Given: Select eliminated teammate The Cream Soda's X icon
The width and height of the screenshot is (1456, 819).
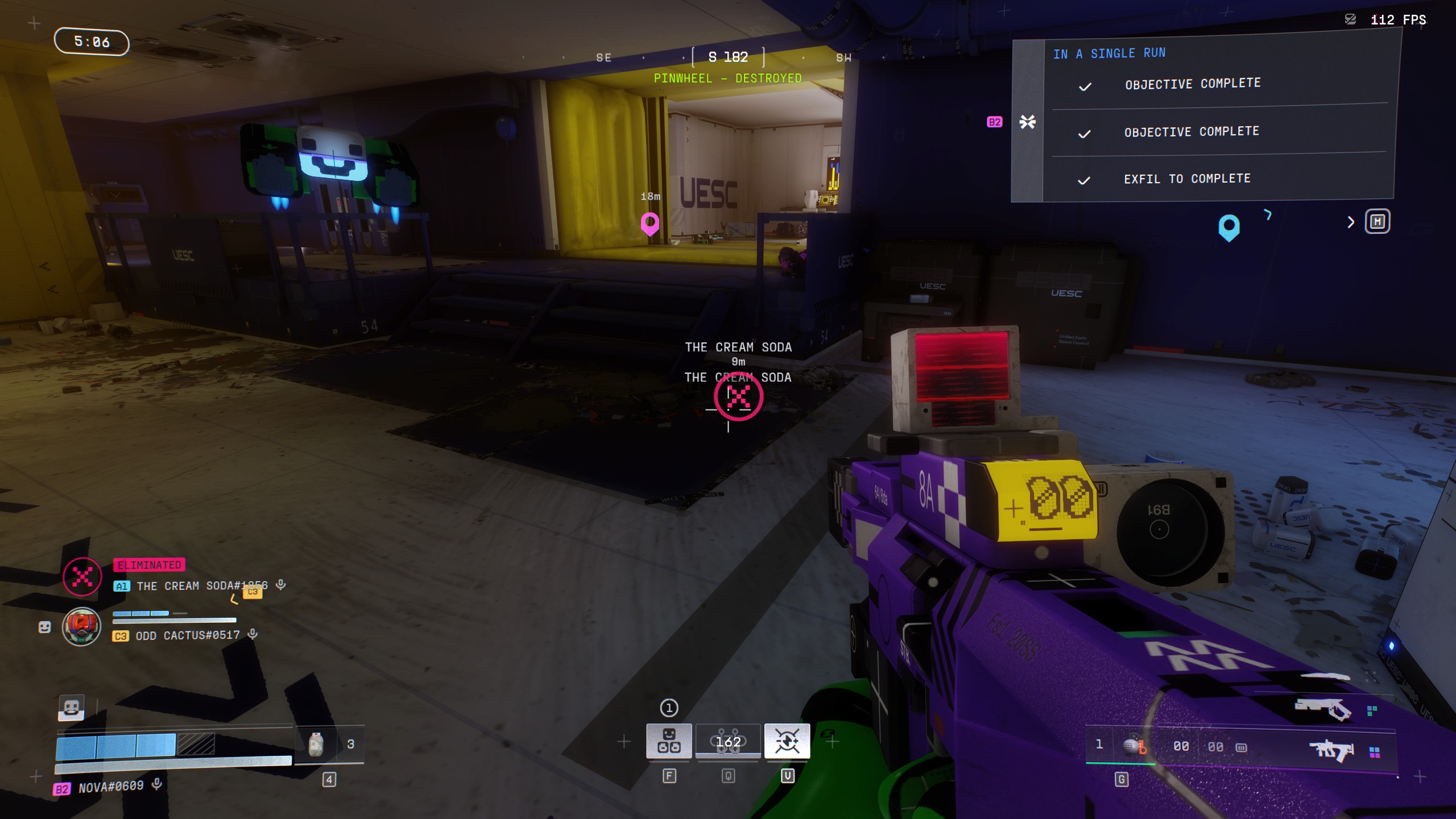Looking at the screenshot, I should 82,577.
